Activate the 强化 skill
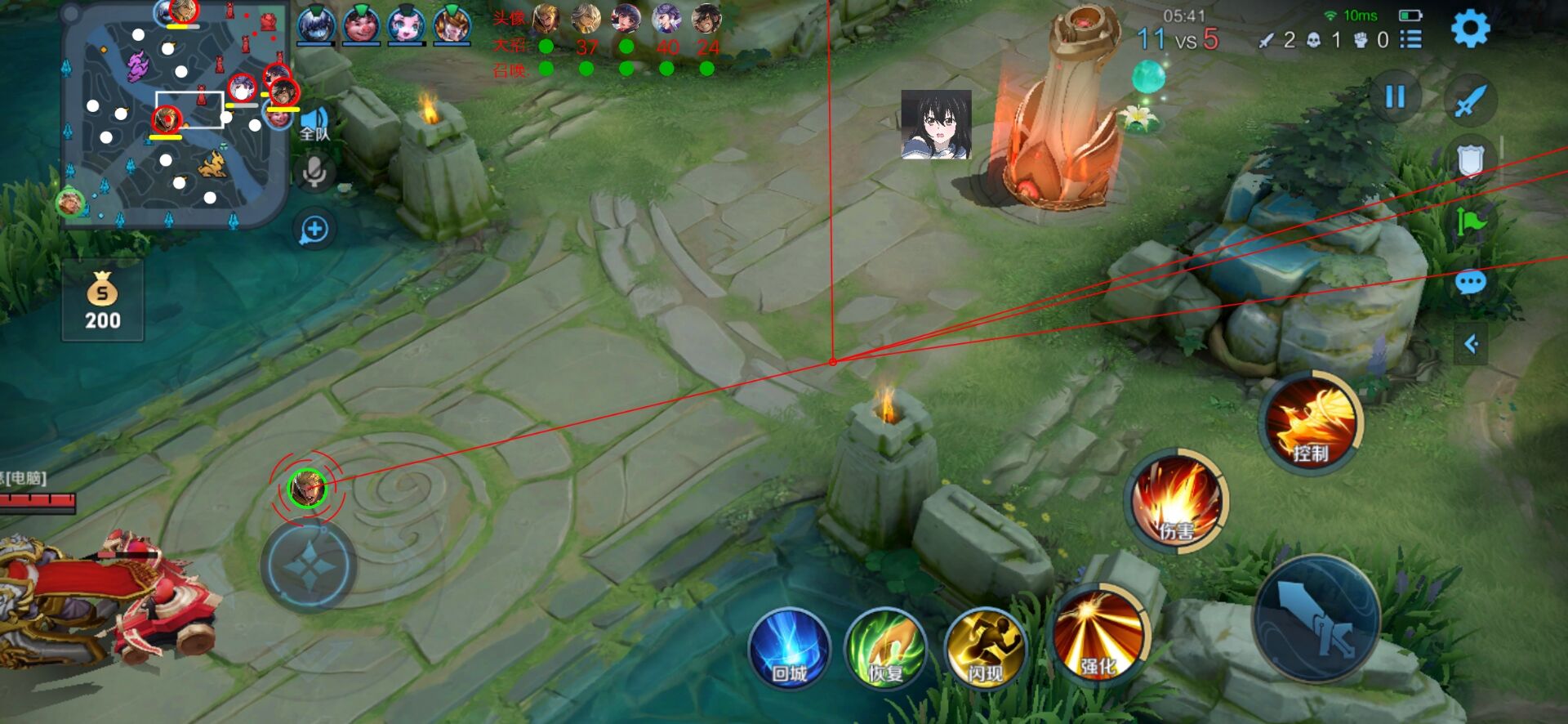The image size is (1568, 724). [x=1098, y=636]
